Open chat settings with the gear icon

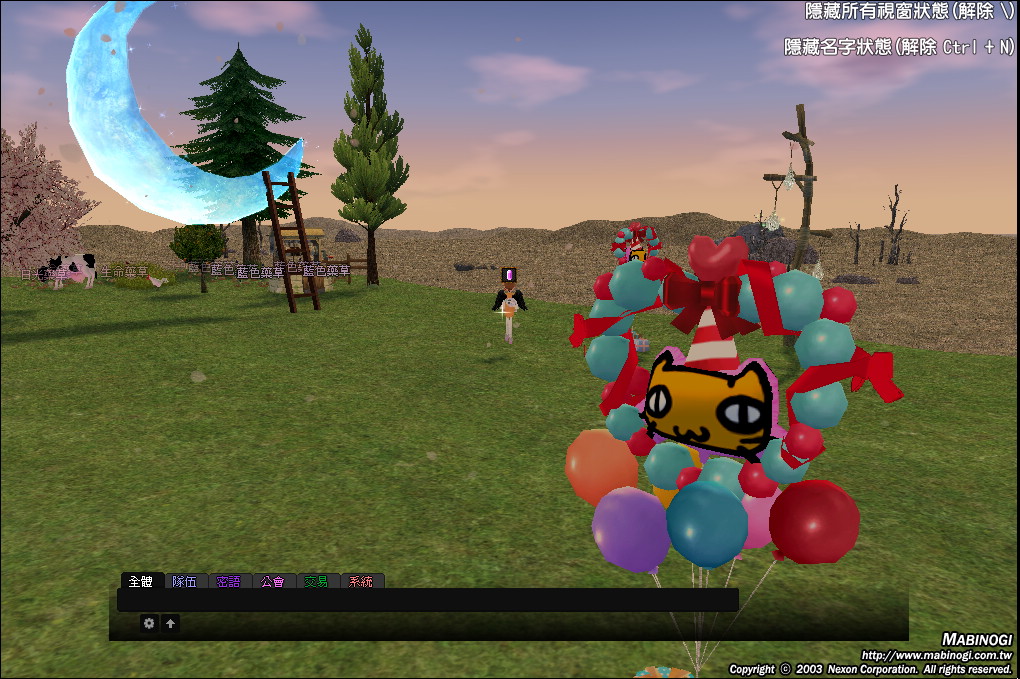tap(149, 623)
